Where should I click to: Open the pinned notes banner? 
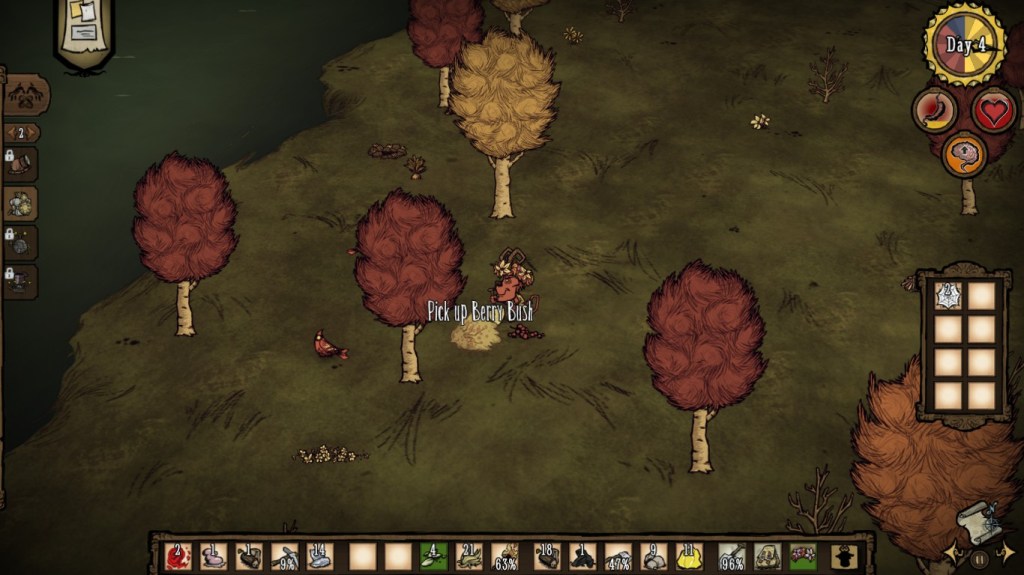(x=84, y=30)
